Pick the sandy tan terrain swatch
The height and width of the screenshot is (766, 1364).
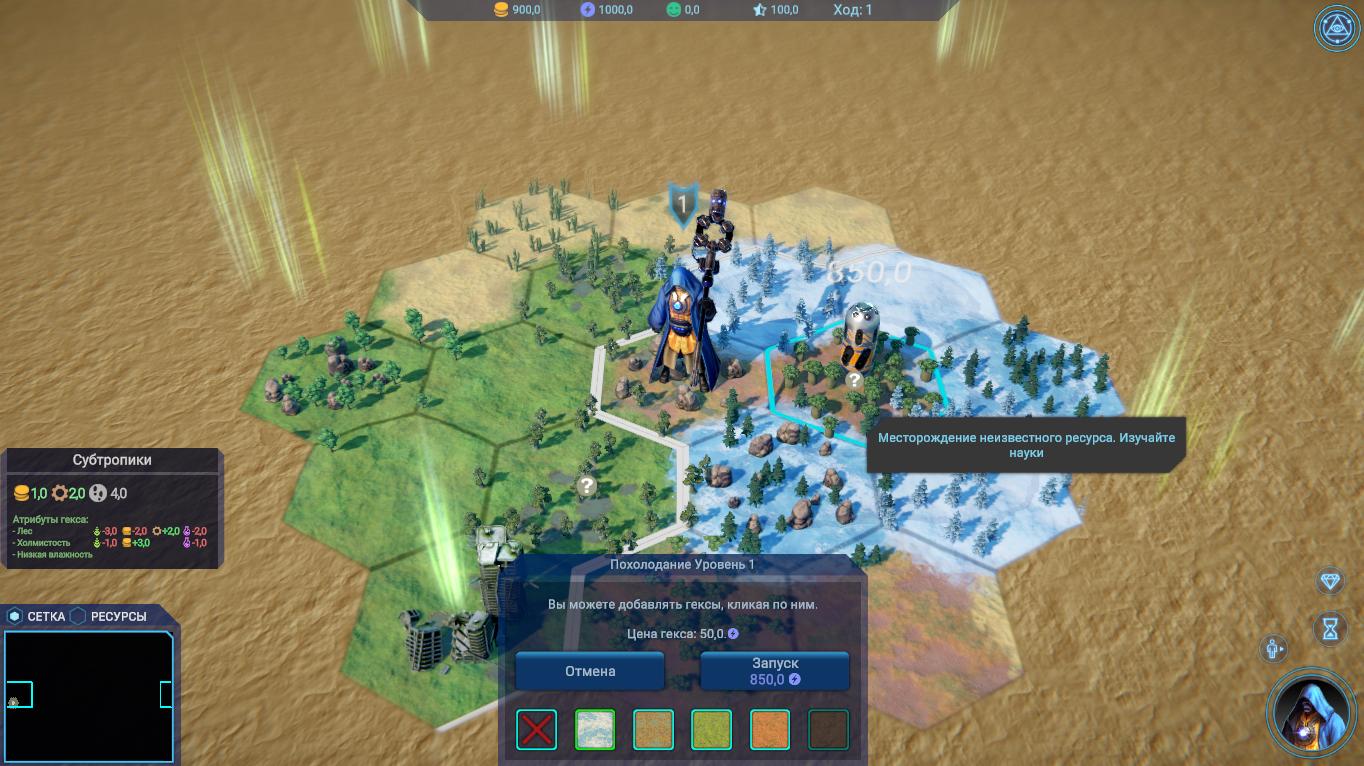point(653,730)
